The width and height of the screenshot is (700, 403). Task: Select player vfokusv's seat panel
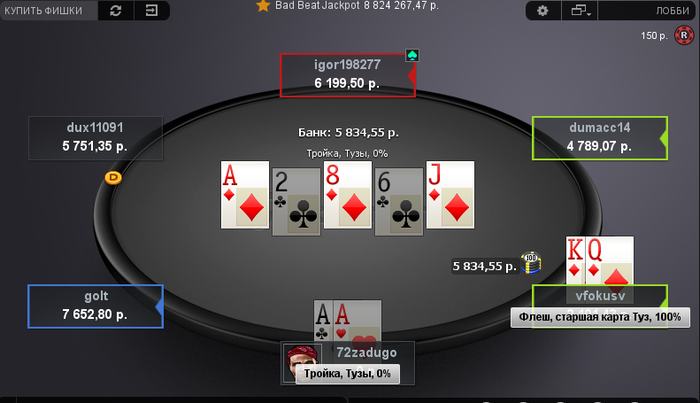pos(598,296)
